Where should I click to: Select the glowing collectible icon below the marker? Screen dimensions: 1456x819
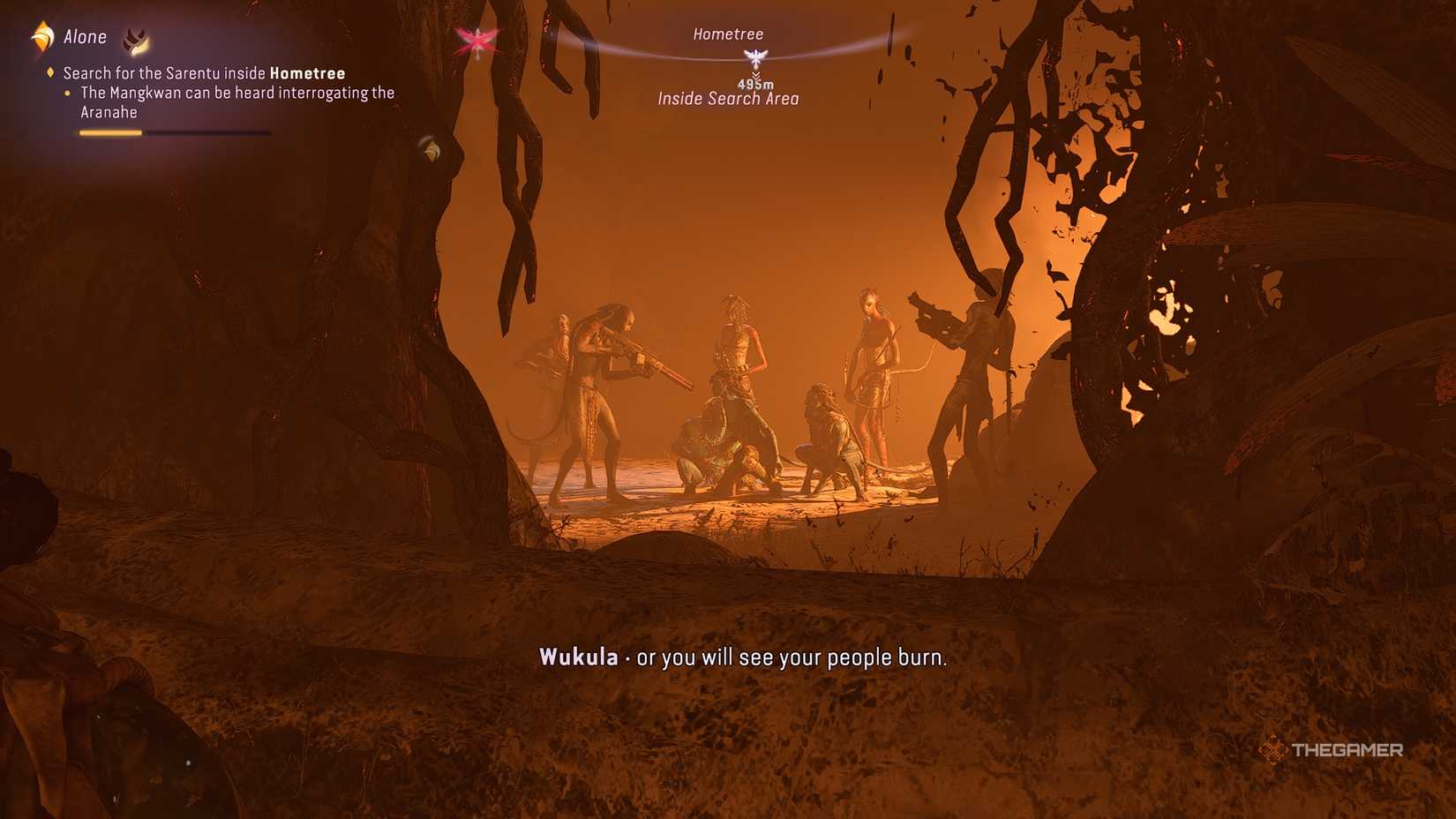432,147
